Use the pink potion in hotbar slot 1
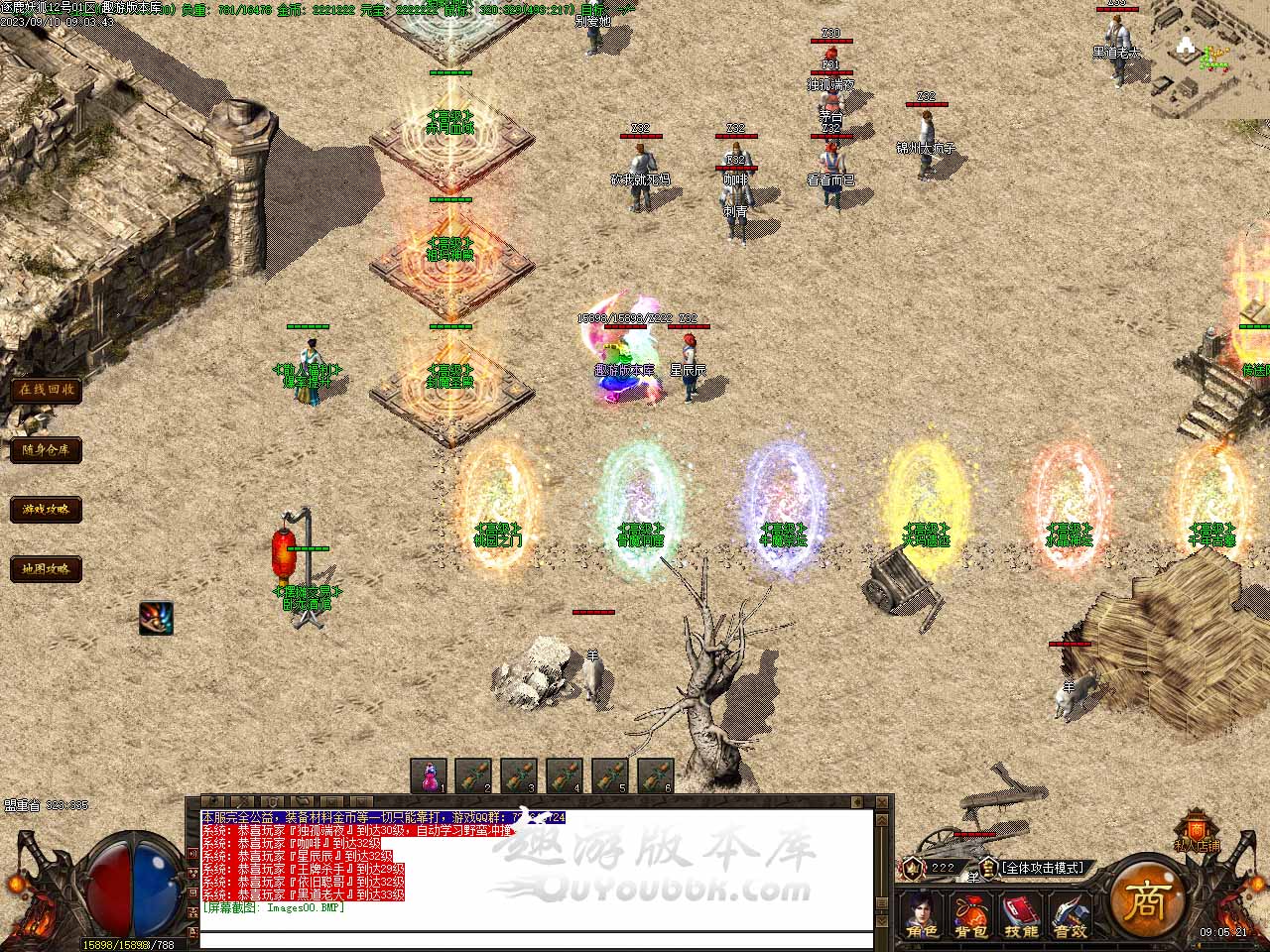This screenshot has height=952, width=1270. tap(430, 775)
